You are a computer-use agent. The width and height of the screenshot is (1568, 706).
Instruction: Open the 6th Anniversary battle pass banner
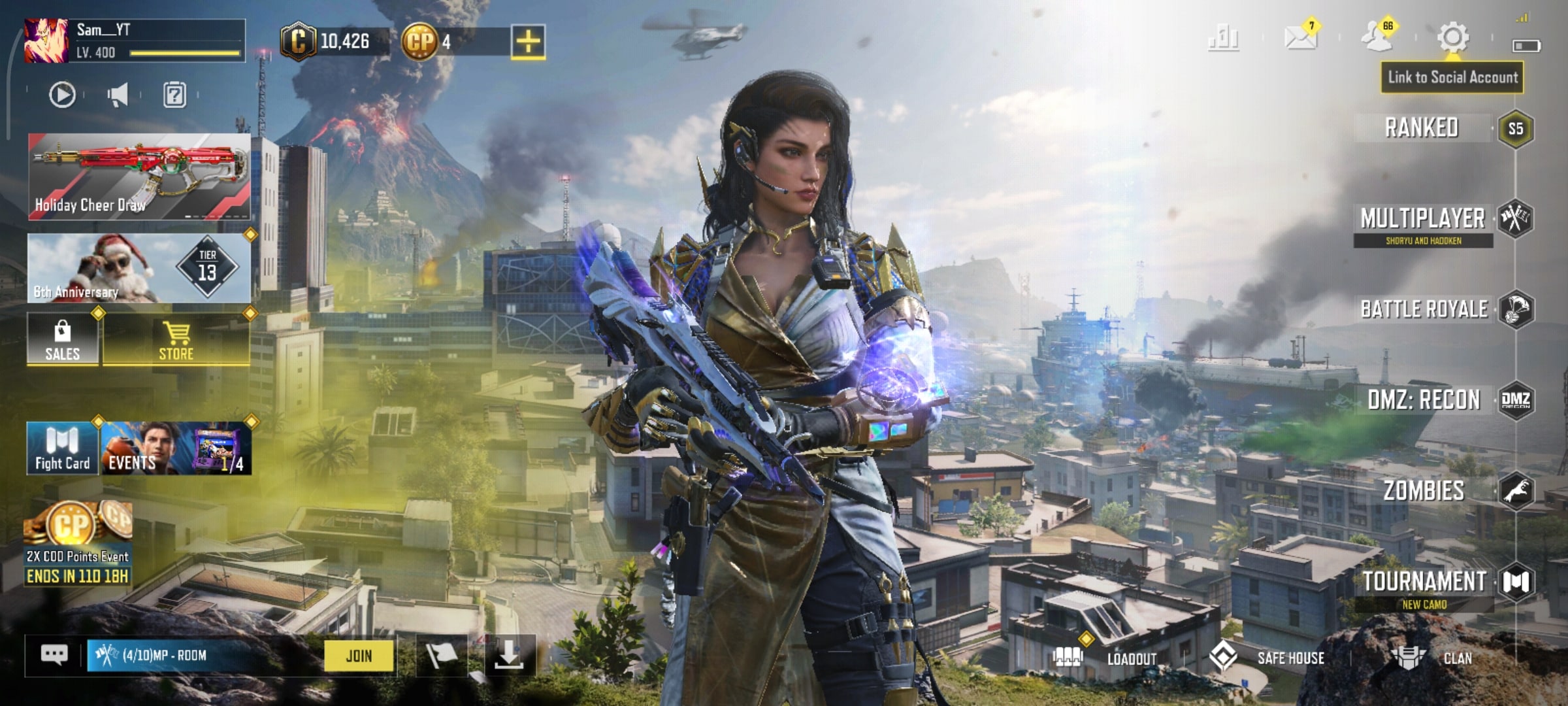139,268
